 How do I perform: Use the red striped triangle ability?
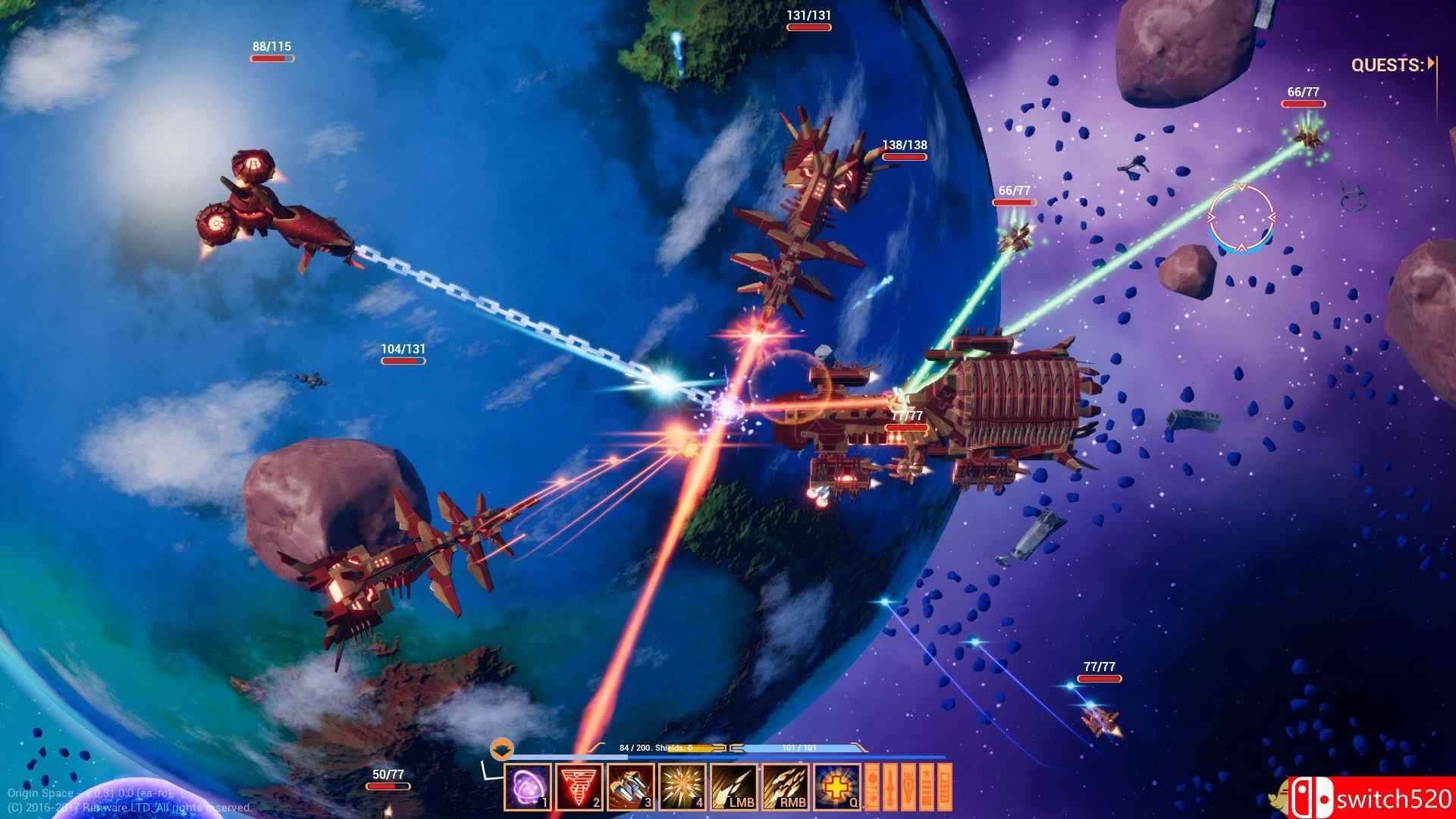click(x=579, y=787)
